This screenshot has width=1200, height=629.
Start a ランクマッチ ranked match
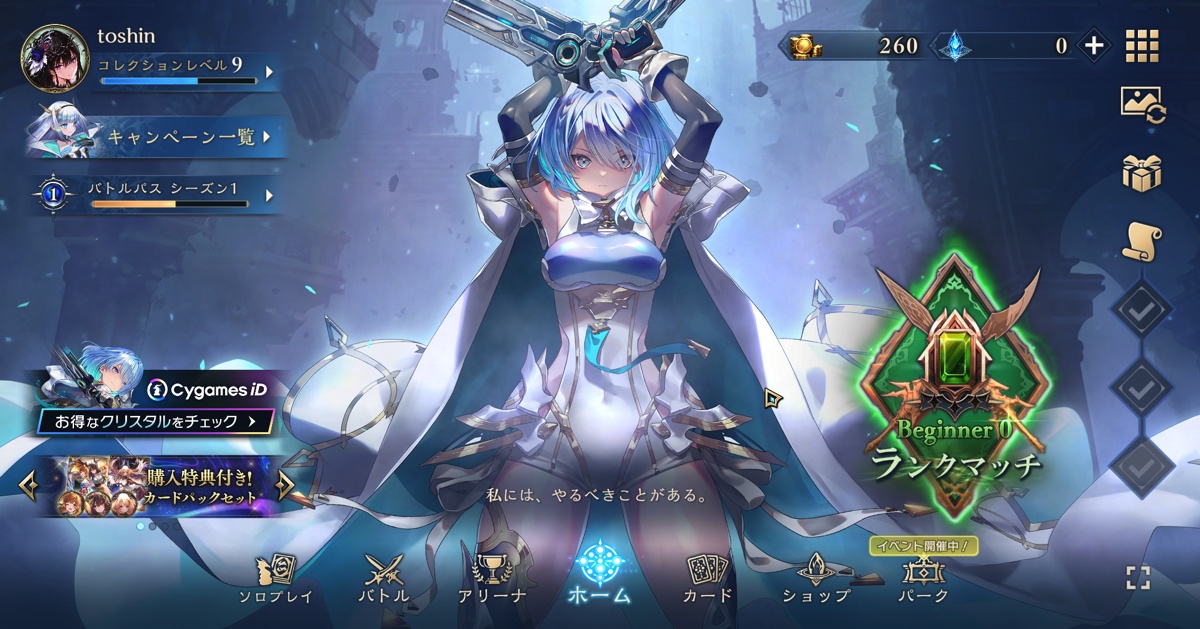[x=956, y=390]
